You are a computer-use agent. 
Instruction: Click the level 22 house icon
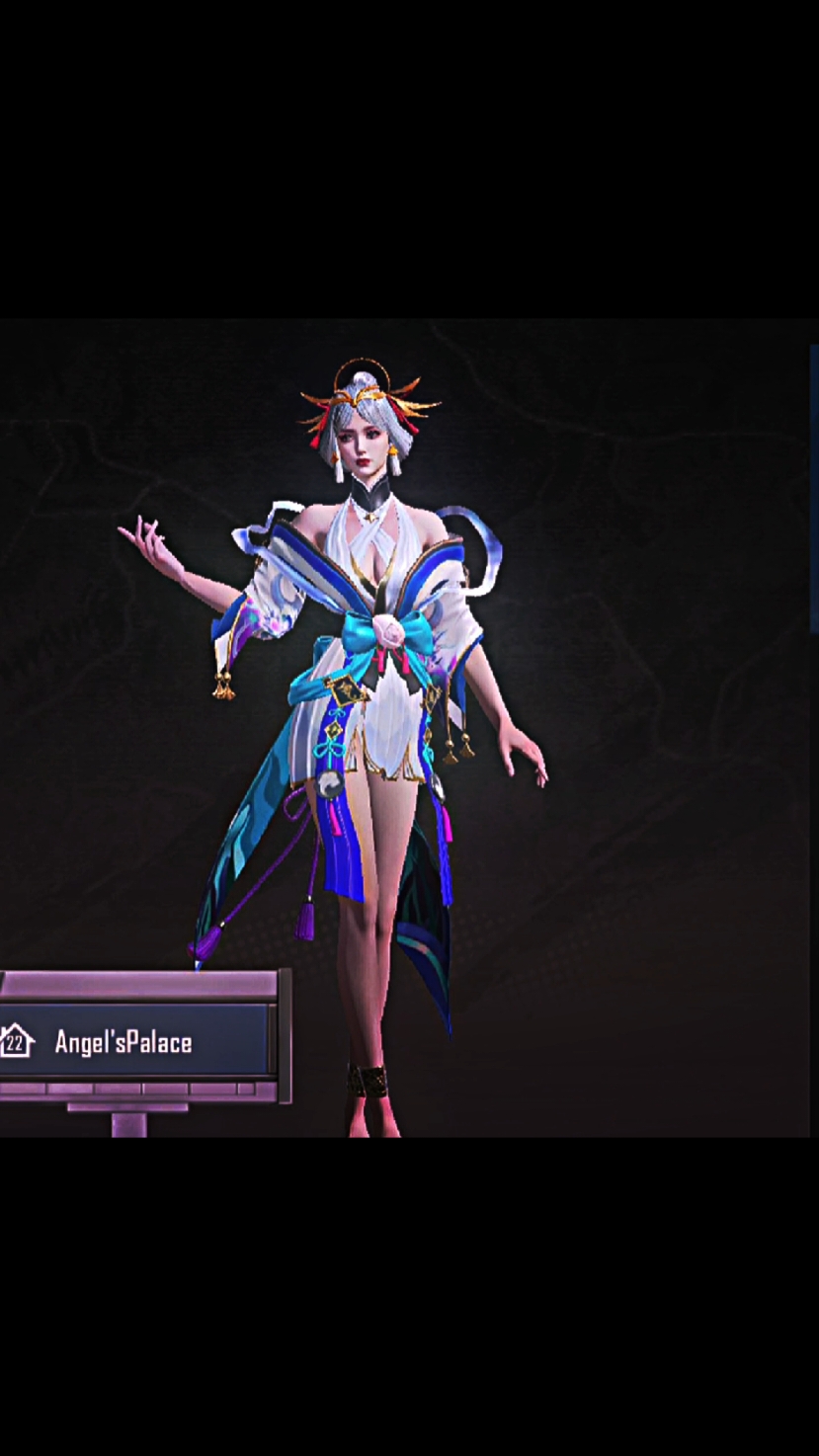(x=17, y=1041)
